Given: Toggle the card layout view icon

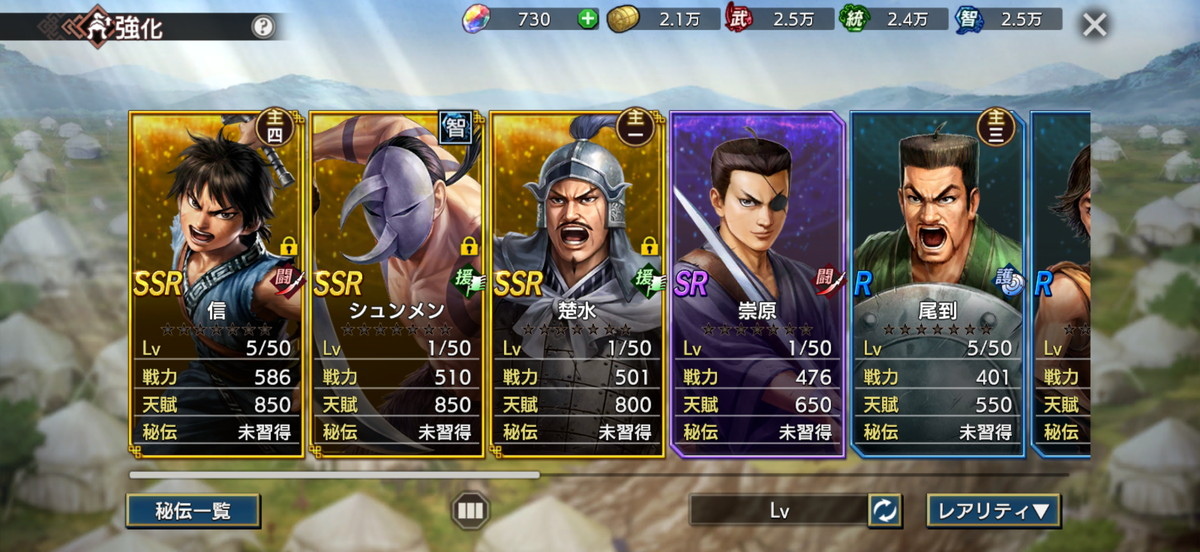Looking at the screenshot, I should point(468,511).
